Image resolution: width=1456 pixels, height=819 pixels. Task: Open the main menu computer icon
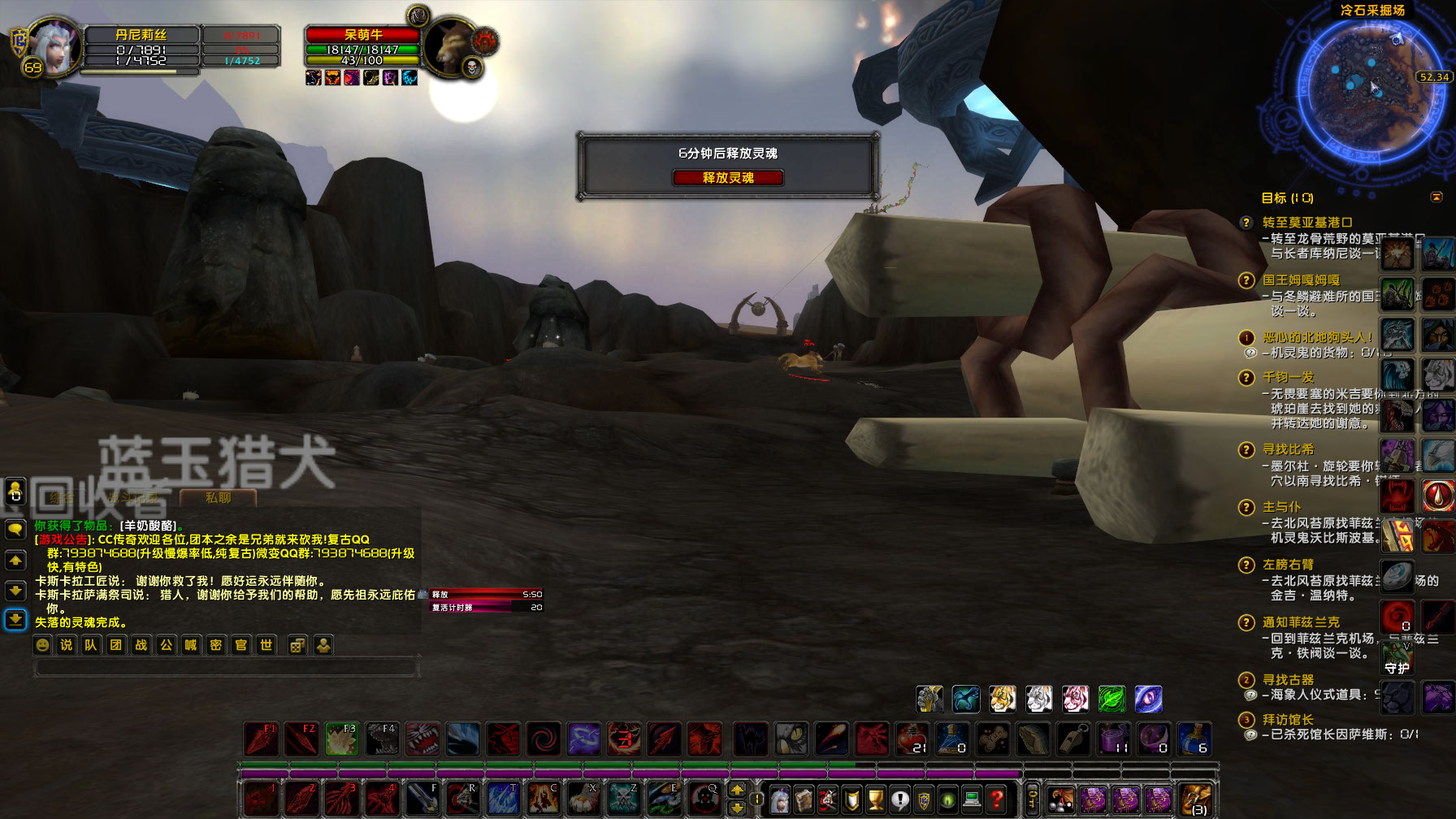click(x=972, y=799)
